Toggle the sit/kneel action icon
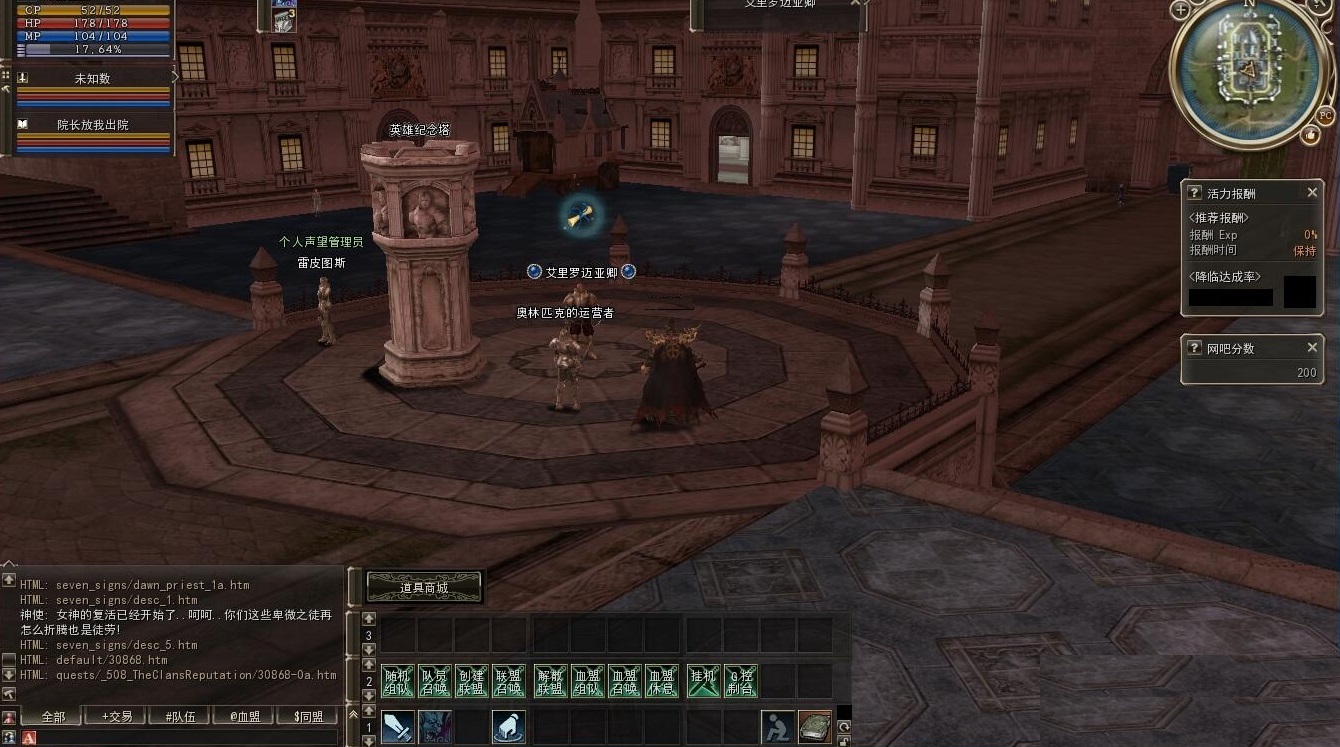This screenshot has height=747, width=1340. 777,727
